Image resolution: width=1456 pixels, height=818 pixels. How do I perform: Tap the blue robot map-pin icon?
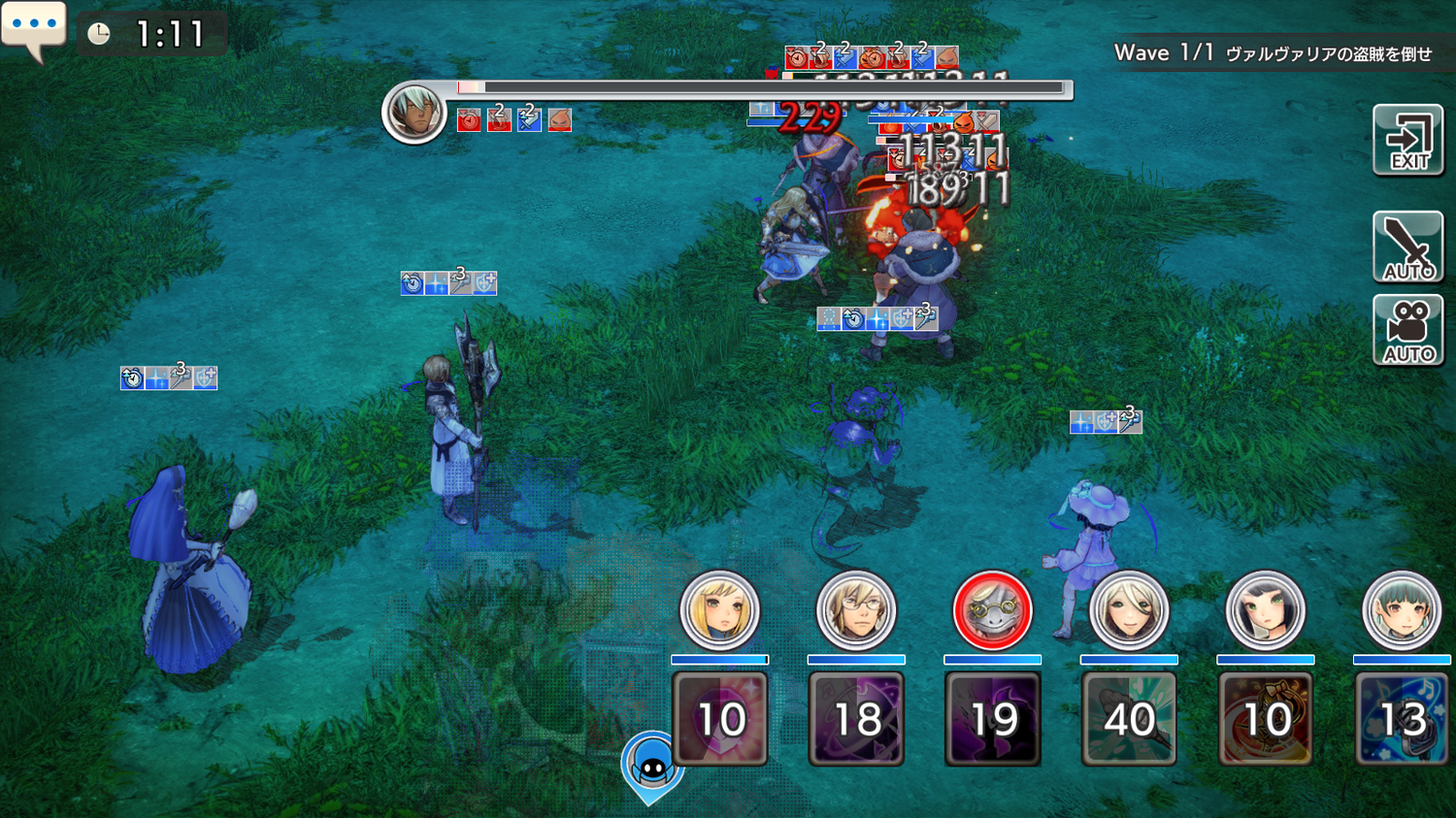[652, 766]
